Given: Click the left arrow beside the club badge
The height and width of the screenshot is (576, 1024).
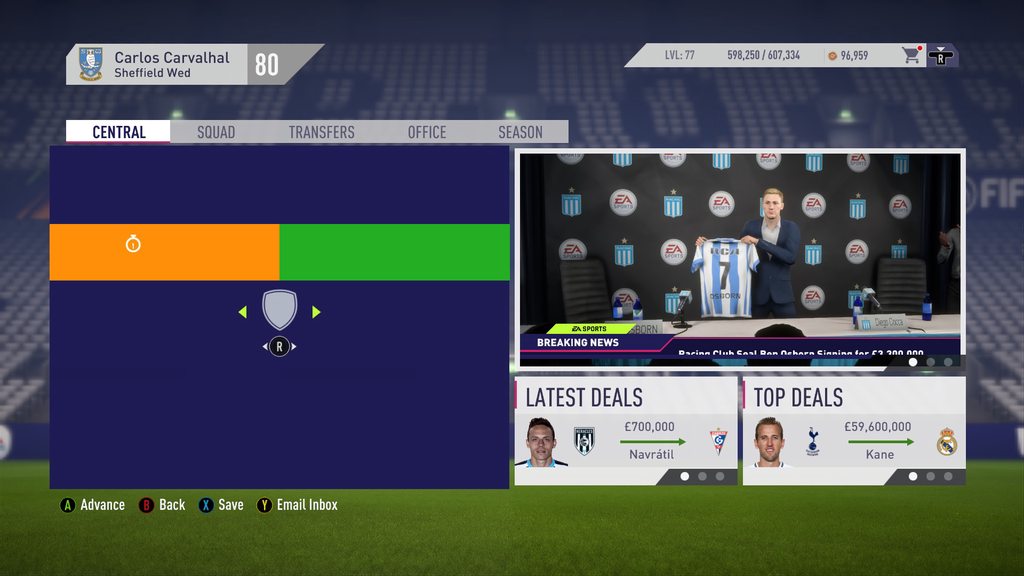Looking at the screenshot, I should pyautogui.click(x=243, y=312).
